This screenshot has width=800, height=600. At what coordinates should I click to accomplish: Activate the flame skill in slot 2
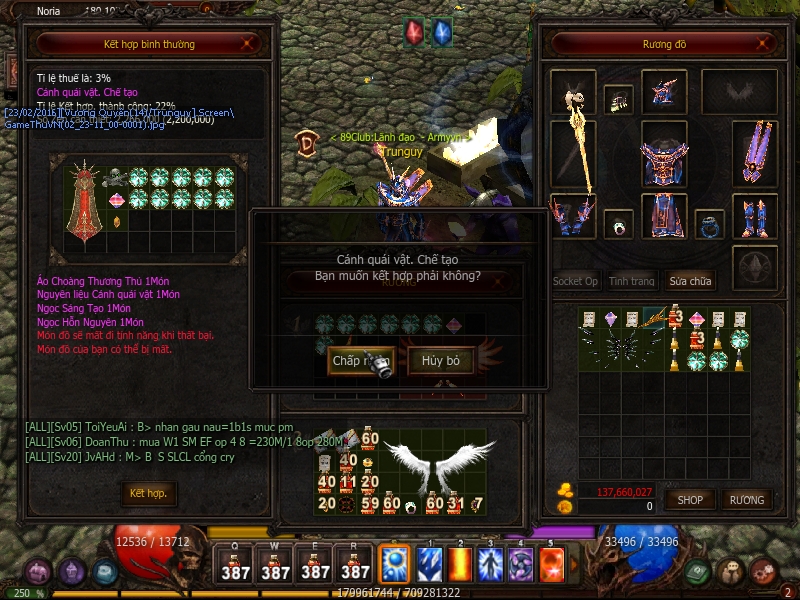pos(461,565)
